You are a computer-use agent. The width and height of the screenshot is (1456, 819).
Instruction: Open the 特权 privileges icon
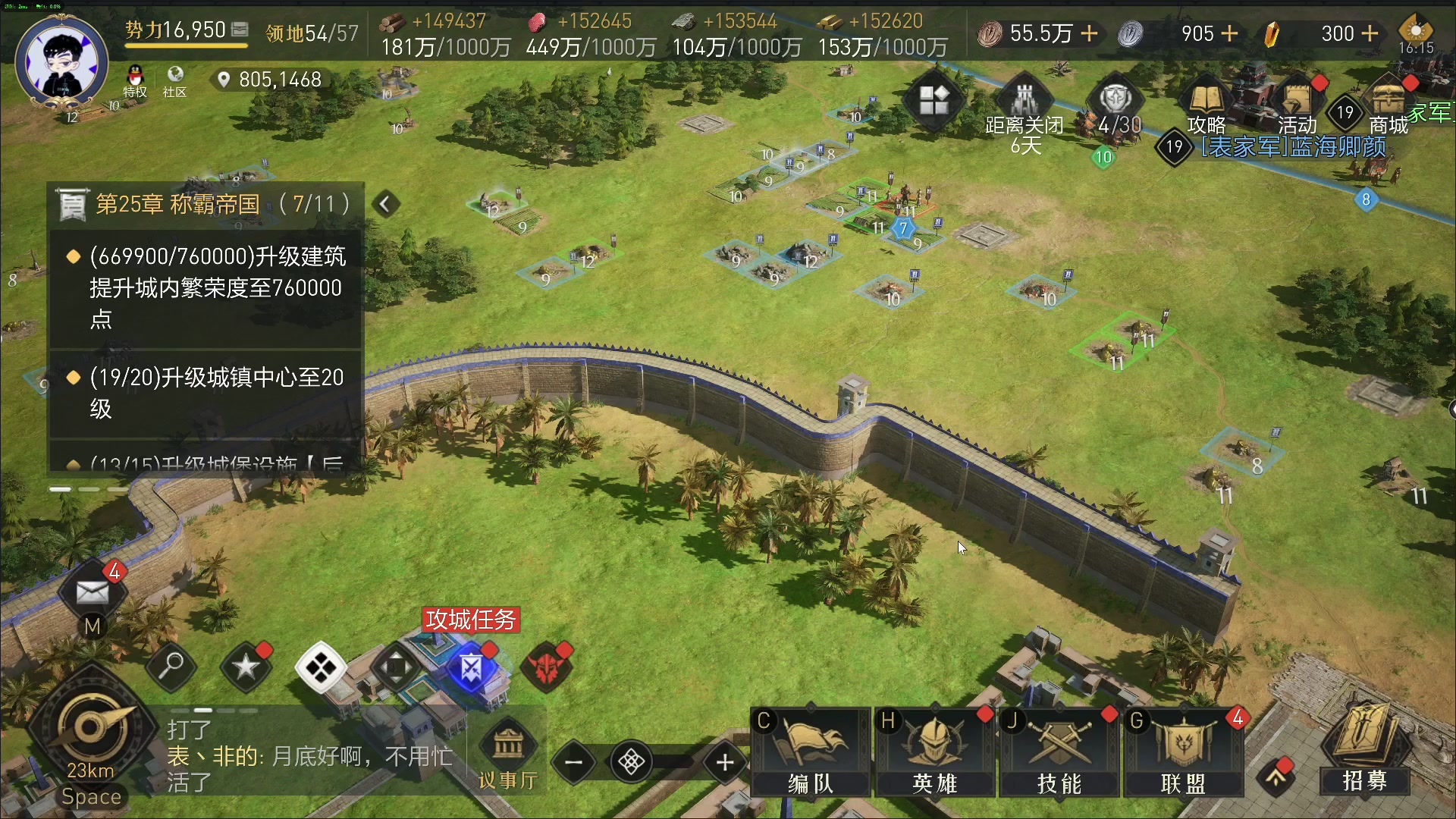tap(135, 81)
